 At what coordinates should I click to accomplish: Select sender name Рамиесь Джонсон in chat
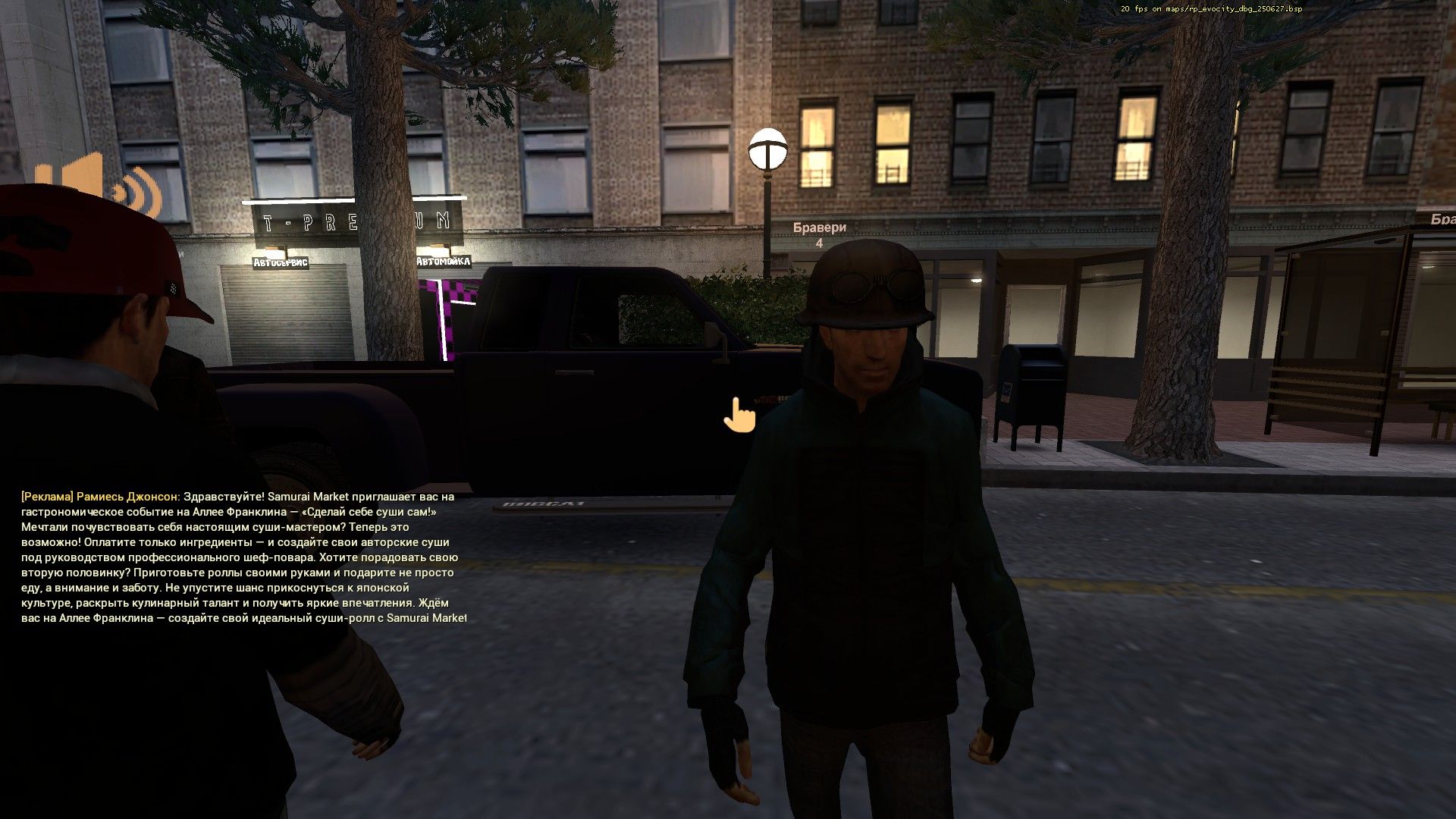click(x=128, y=497)
